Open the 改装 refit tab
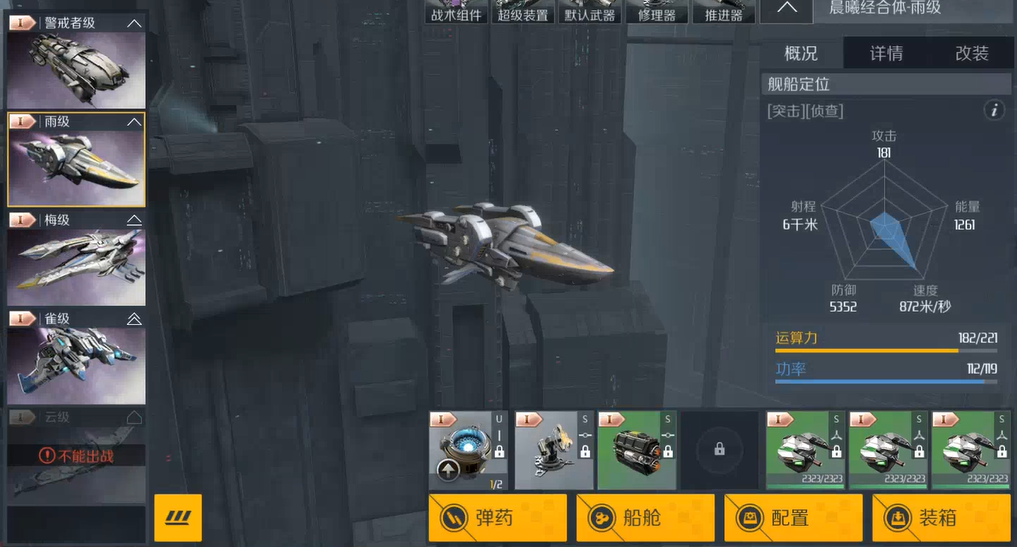Screen dimensions: 1017x547 [971, 54]
